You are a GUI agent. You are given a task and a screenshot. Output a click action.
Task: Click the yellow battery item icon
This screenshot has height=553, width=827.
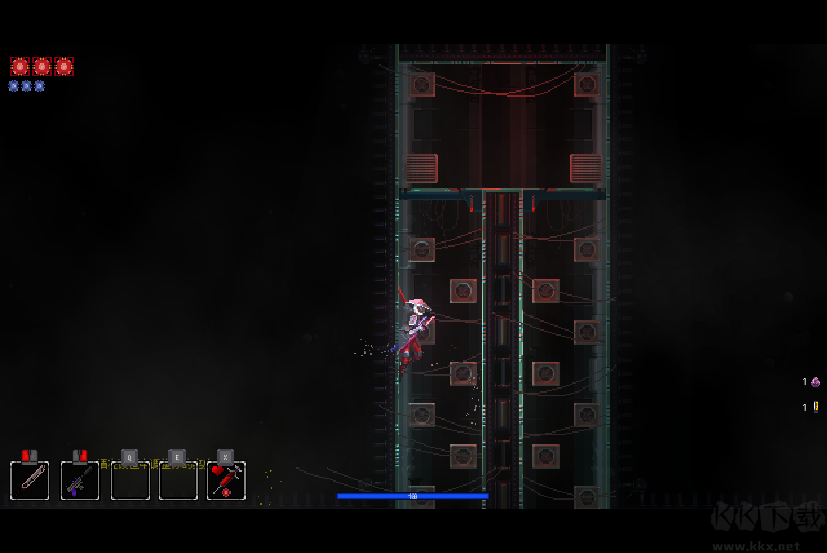click(815, 407)
